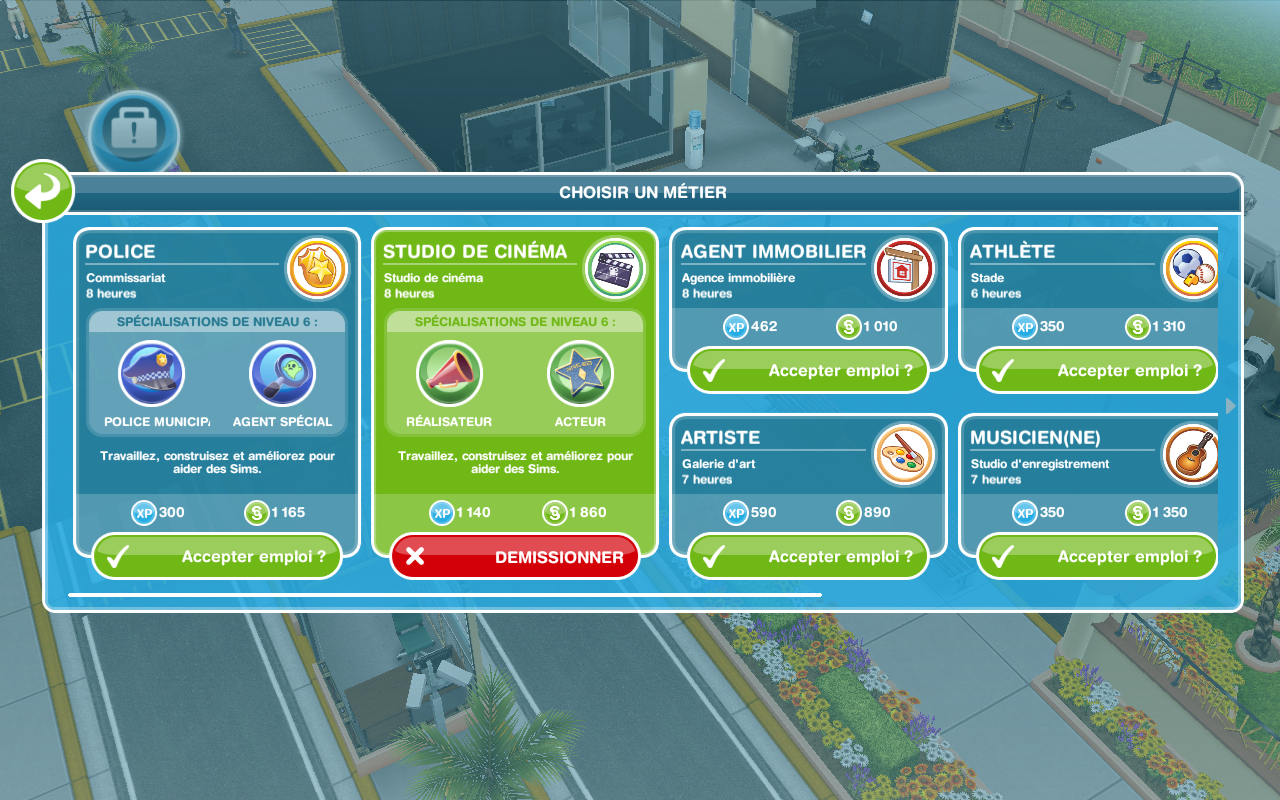This screenshot has height=800, width=1280.
Task: Open the briefcase bubble icon
Action: pyautogui.click(x=135, y=133)
